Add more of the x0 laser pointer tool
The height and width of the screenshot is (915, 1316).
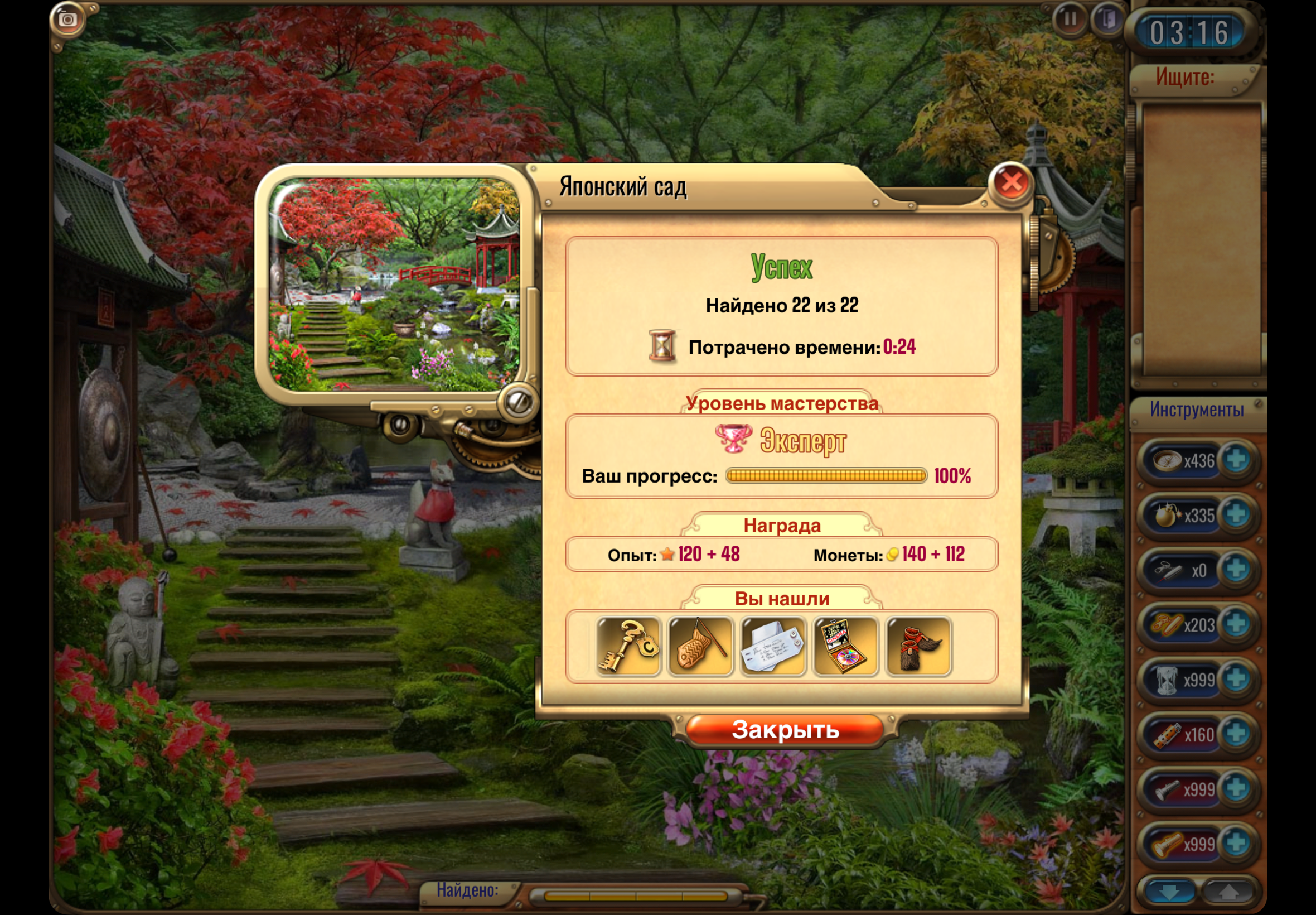tap(1236, 569)
